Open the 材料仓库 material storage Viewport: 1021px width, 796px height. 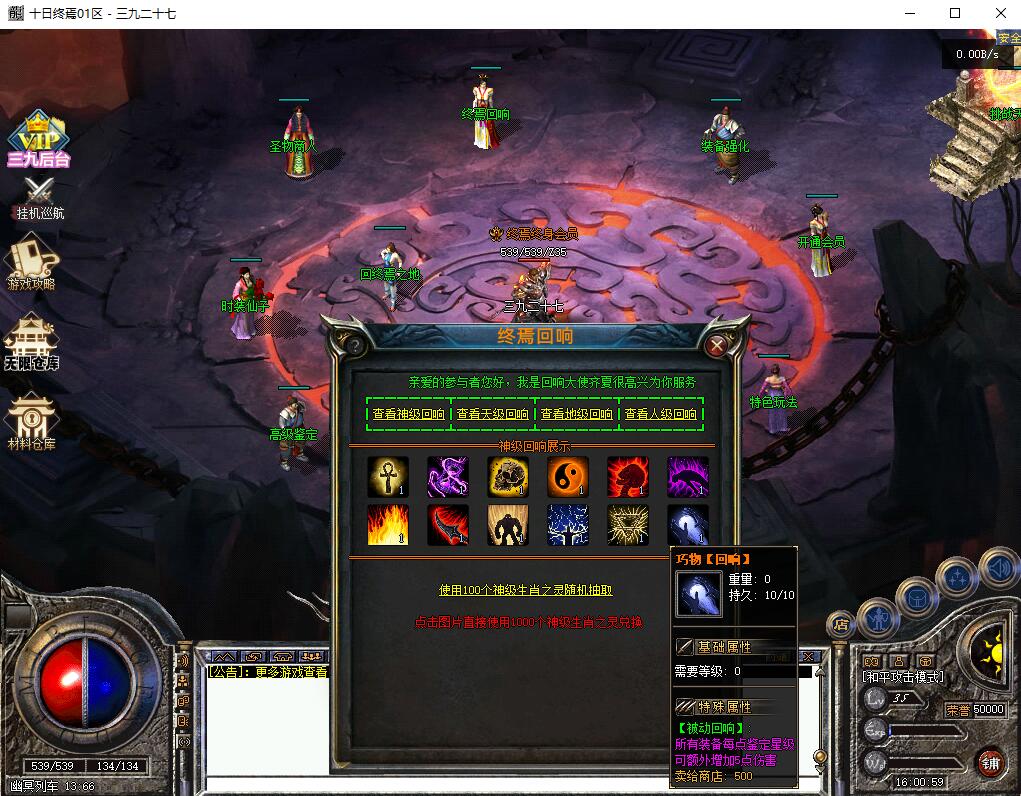click(31, 422)
